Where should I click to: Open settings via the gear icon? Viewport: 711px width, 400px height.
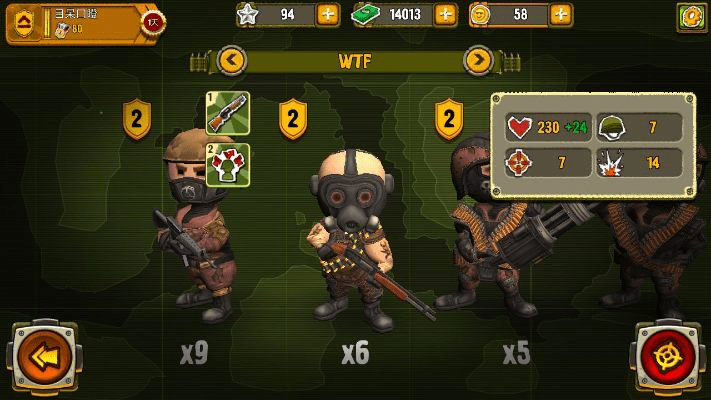coord(691,16)
